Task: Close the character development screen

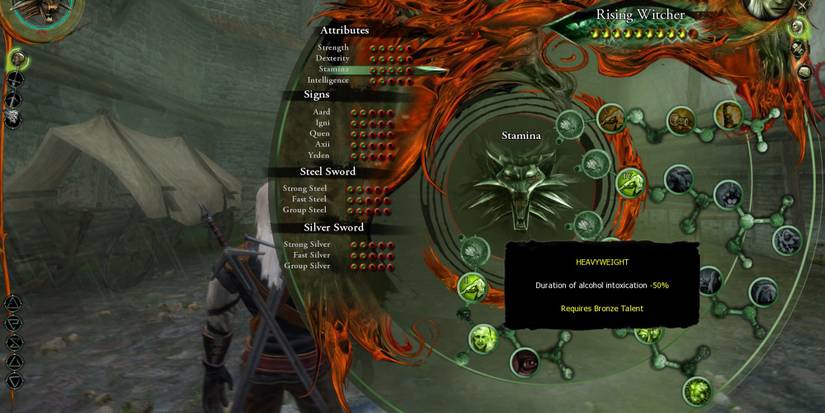Action: tap(802, 6)
